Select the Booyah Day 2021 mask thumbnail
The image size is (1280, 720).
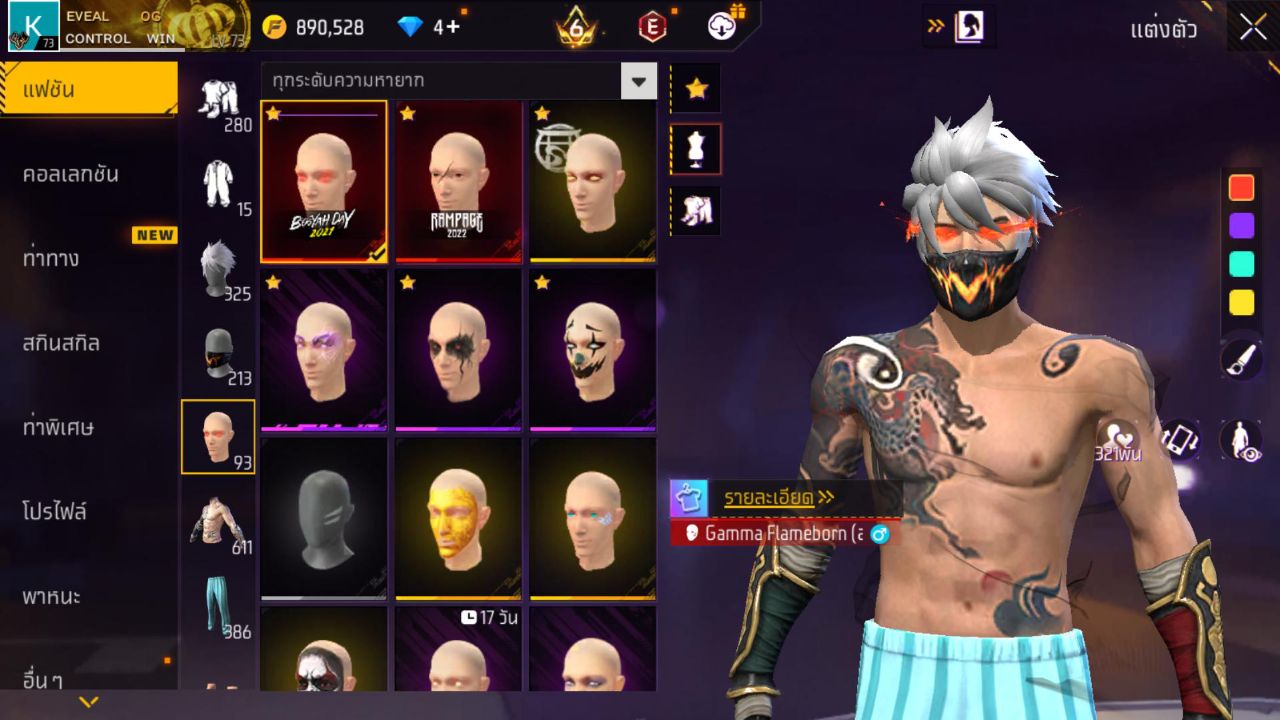tap(324, 181)
